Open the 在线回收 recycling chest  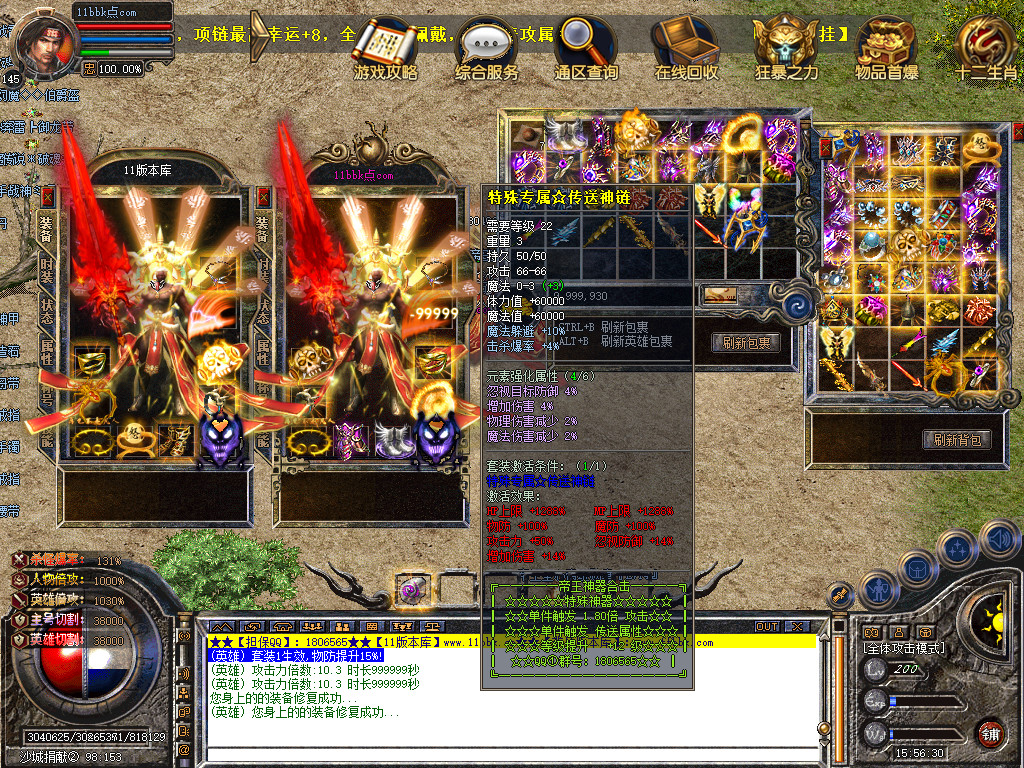click(686, 48)
